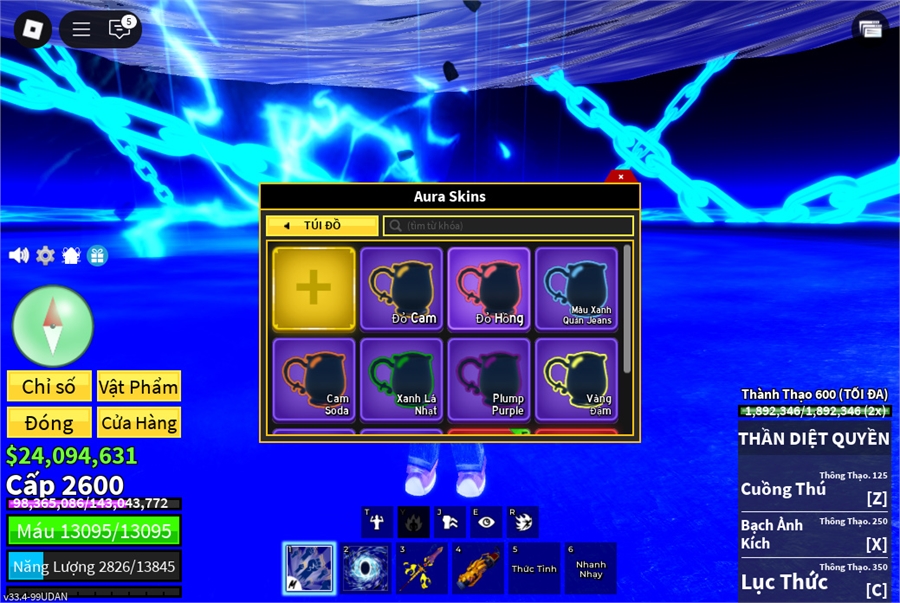Select the Đỏ Cam aura skin
The image size is (900, 603).
402,288
